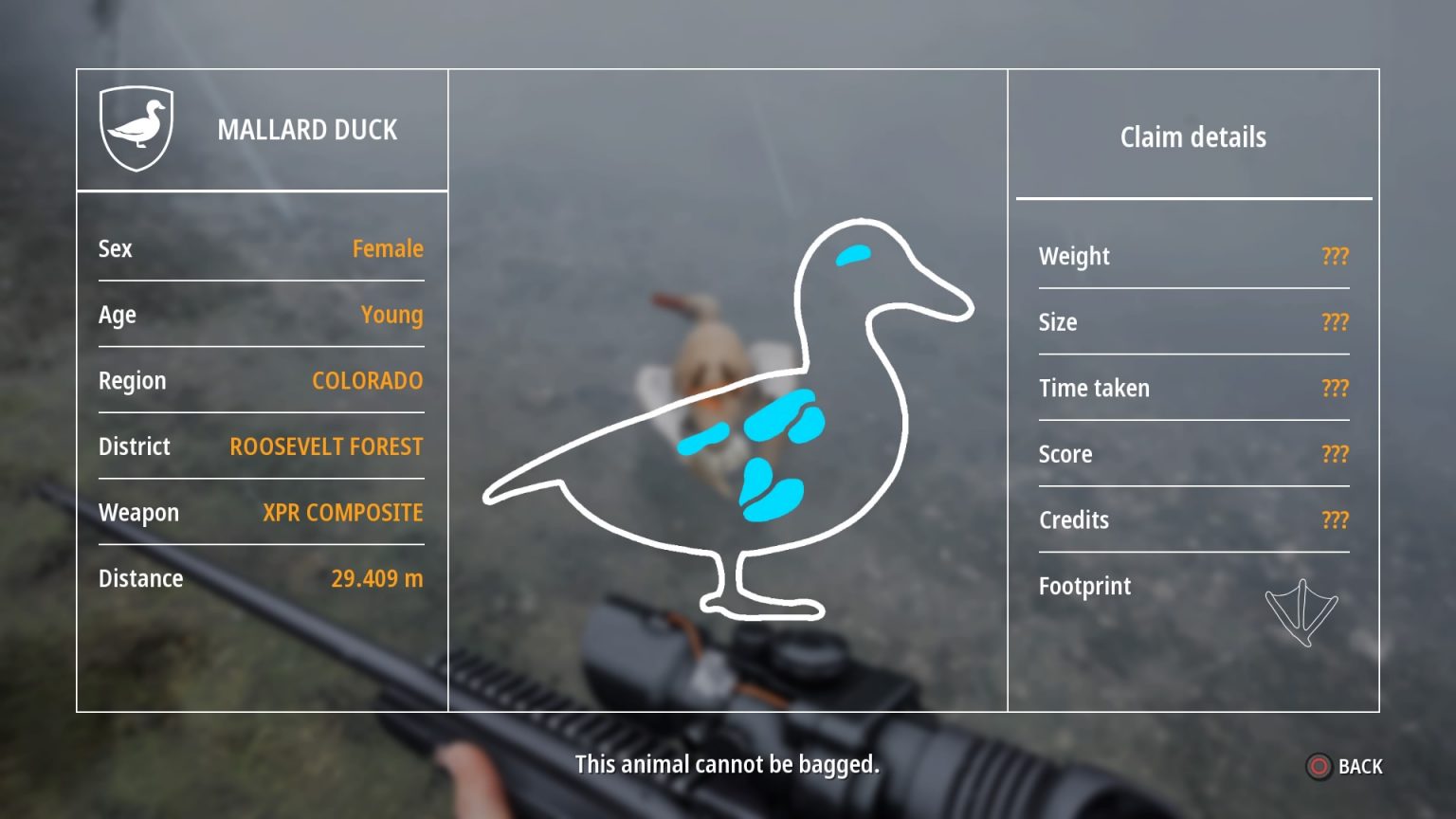Select the ROOSEVELT FOREST district link
The width and height of the screenshot is (1456, 819).
point(326,446)
